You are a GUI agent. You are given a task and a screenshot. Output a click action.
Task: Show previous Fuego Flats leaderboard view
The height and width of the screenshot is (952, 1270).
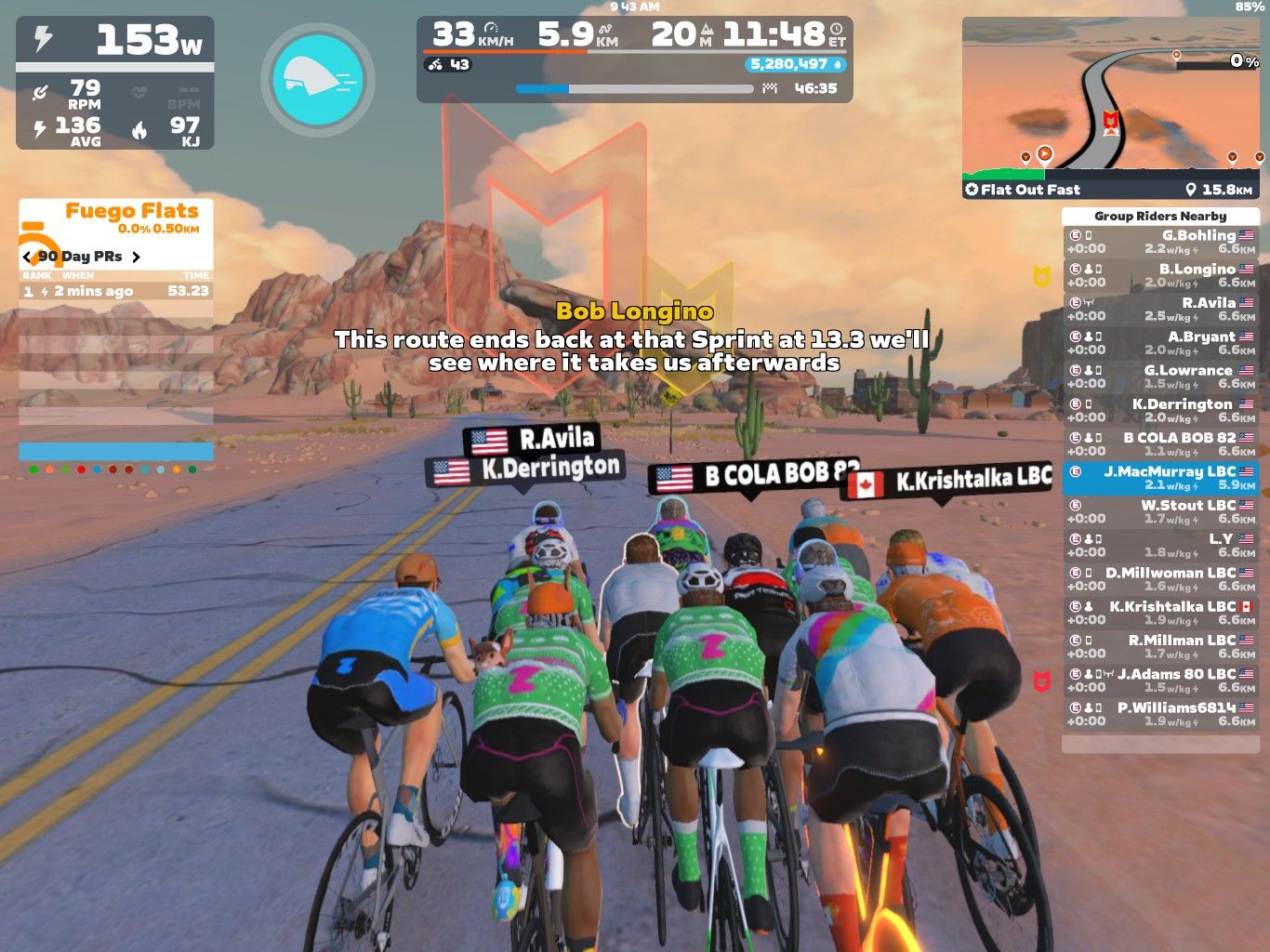click(x=27, y=257)
